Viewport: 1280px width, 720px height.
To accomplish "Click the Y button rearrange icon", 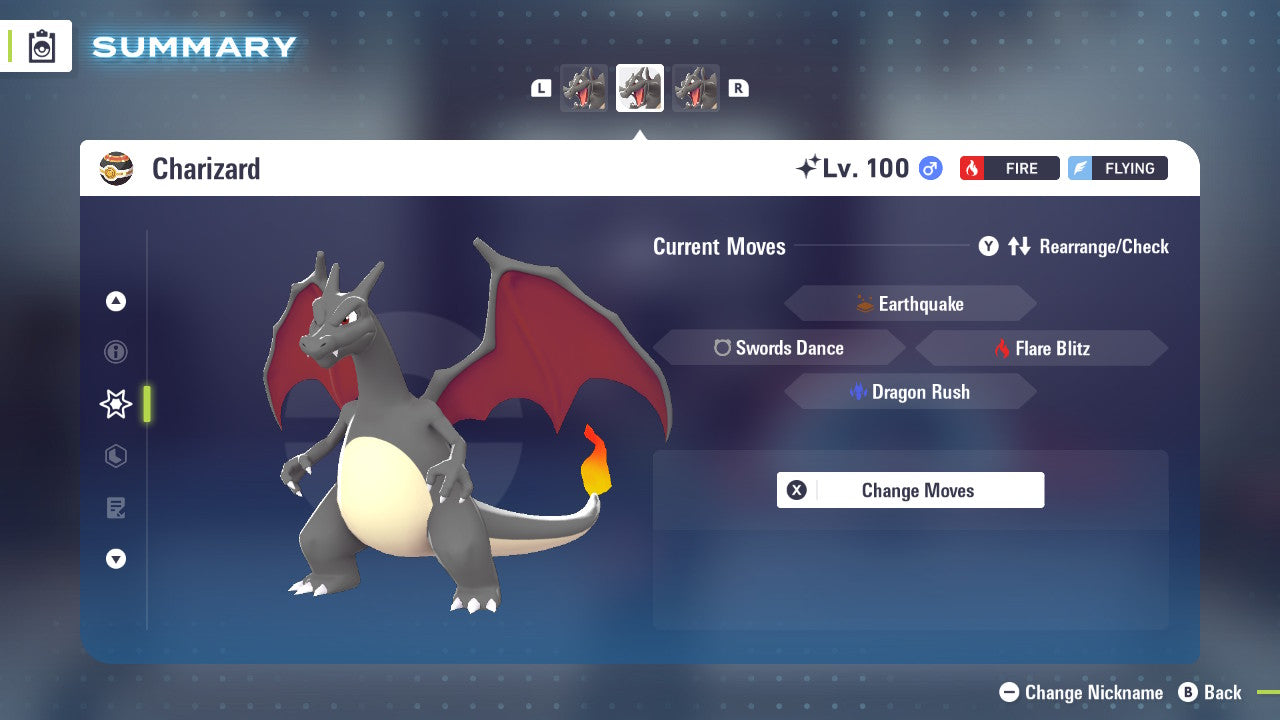I will point(989,246).
